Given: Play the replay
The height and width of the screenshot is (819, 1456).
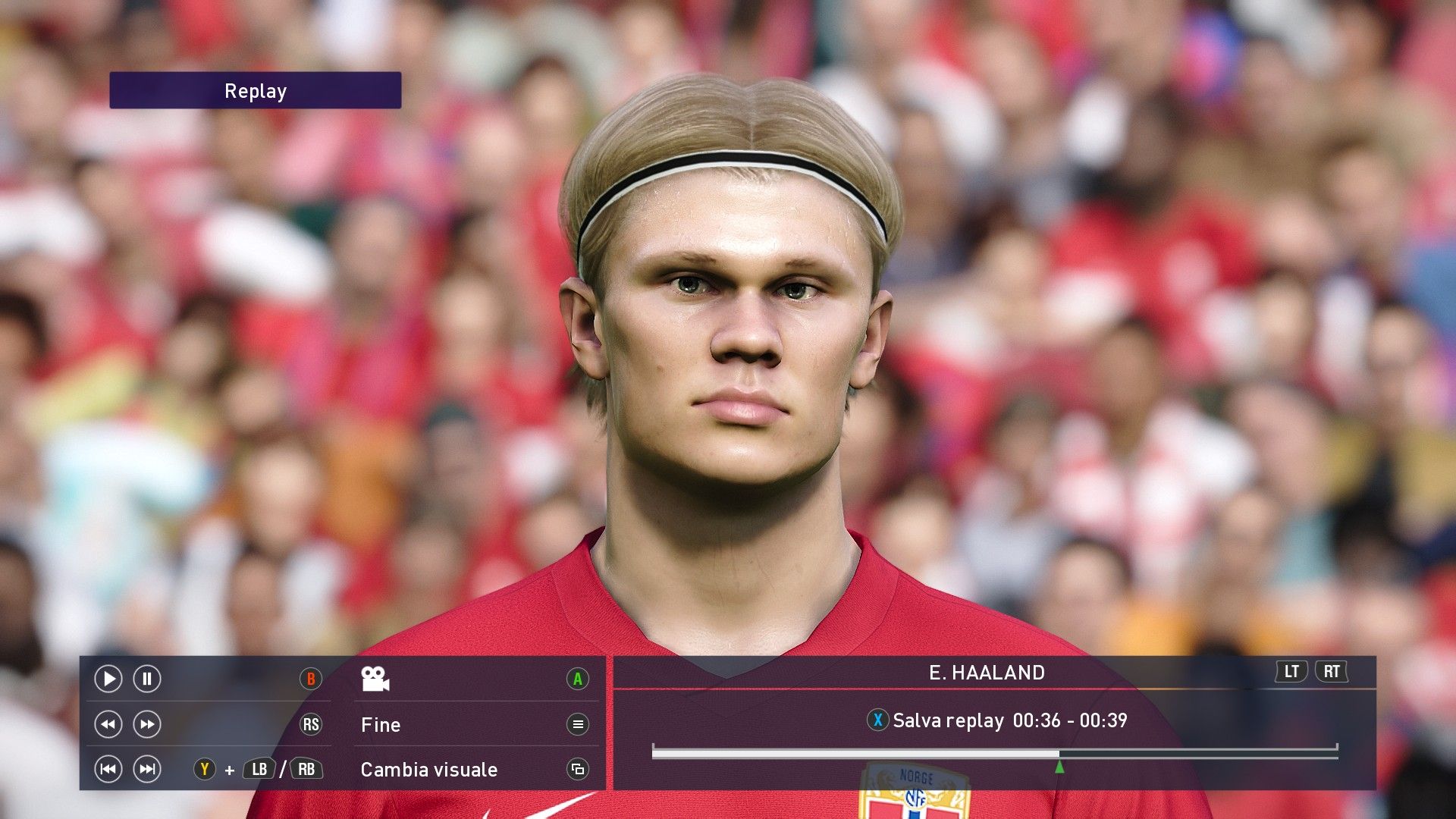Looking at the screenshot, I should click(108, 679).
